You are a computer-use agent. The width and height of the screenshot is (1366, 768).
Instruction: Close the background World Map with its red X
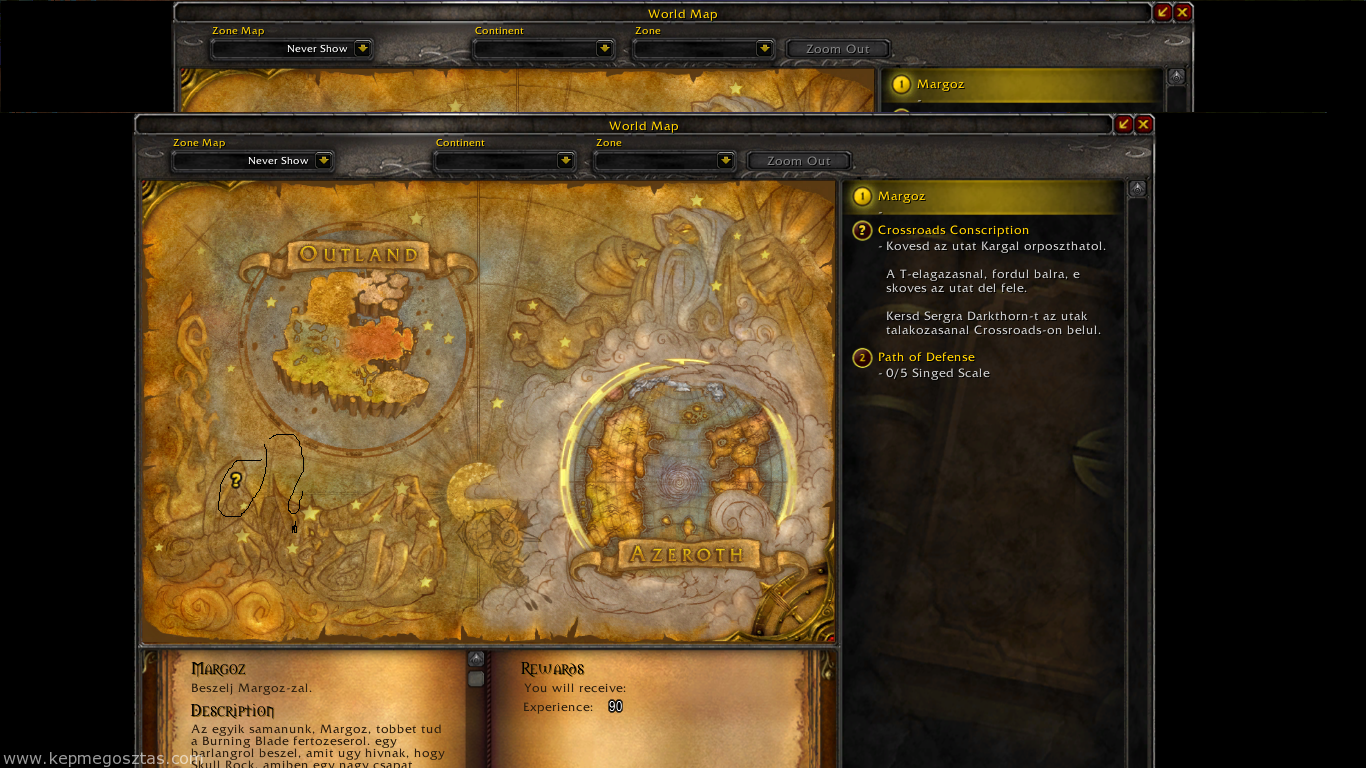1183,12
